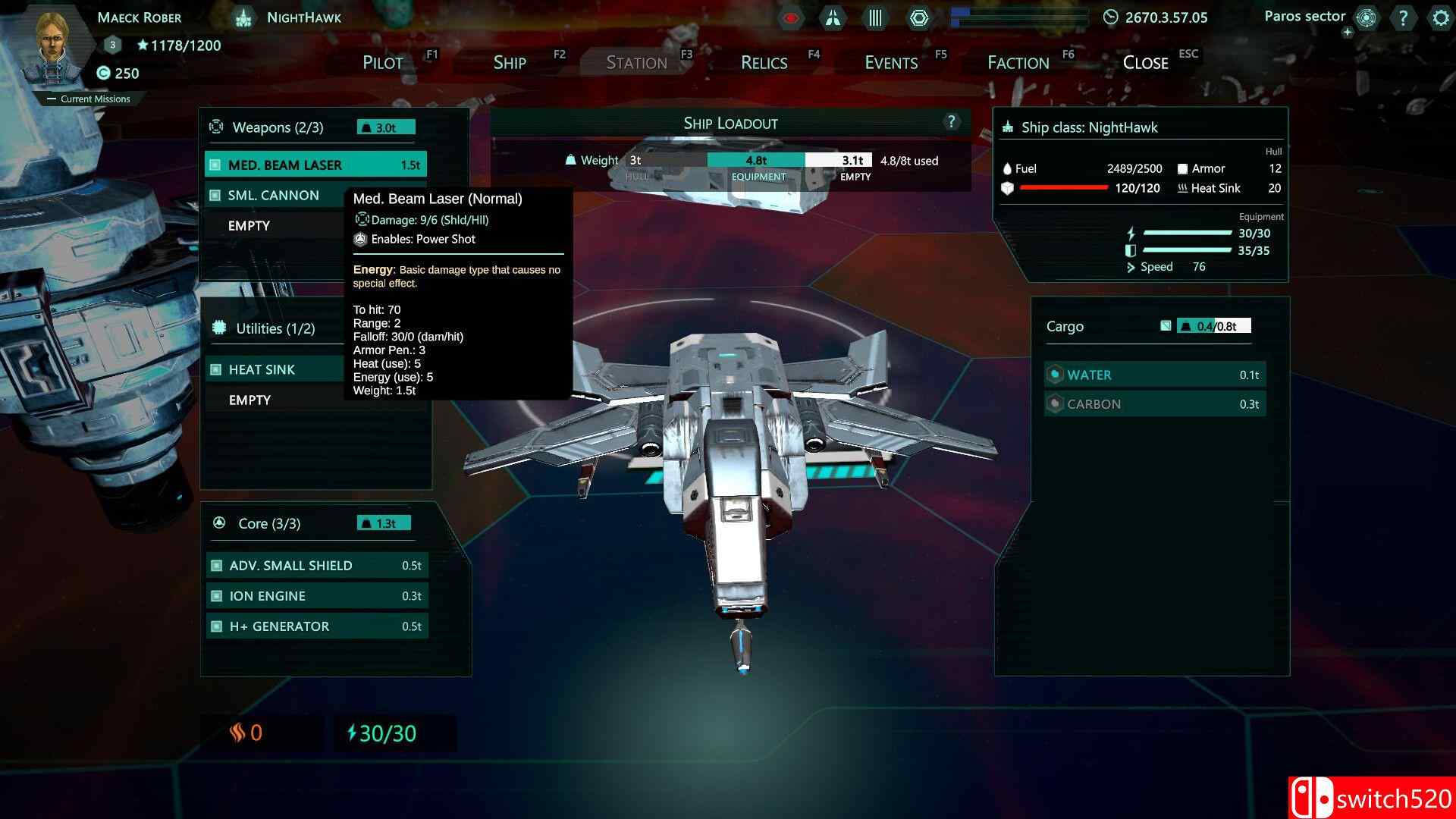Click the hexagon shield icon in the top bar
Image resolution: width=1456 pixels, height=819 pixels.
point(919,17)
